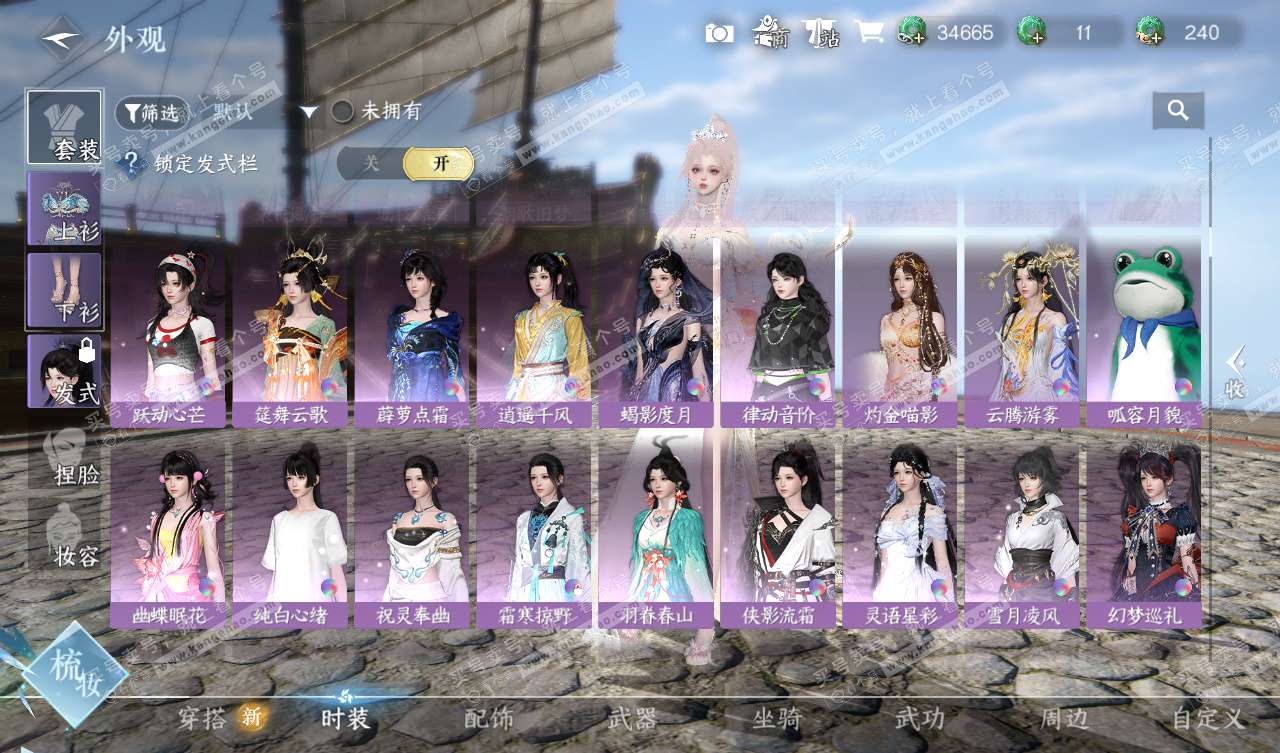Expand the 默认 sort dropdown
Screen dimensions: 1280x753
[309, 112]
